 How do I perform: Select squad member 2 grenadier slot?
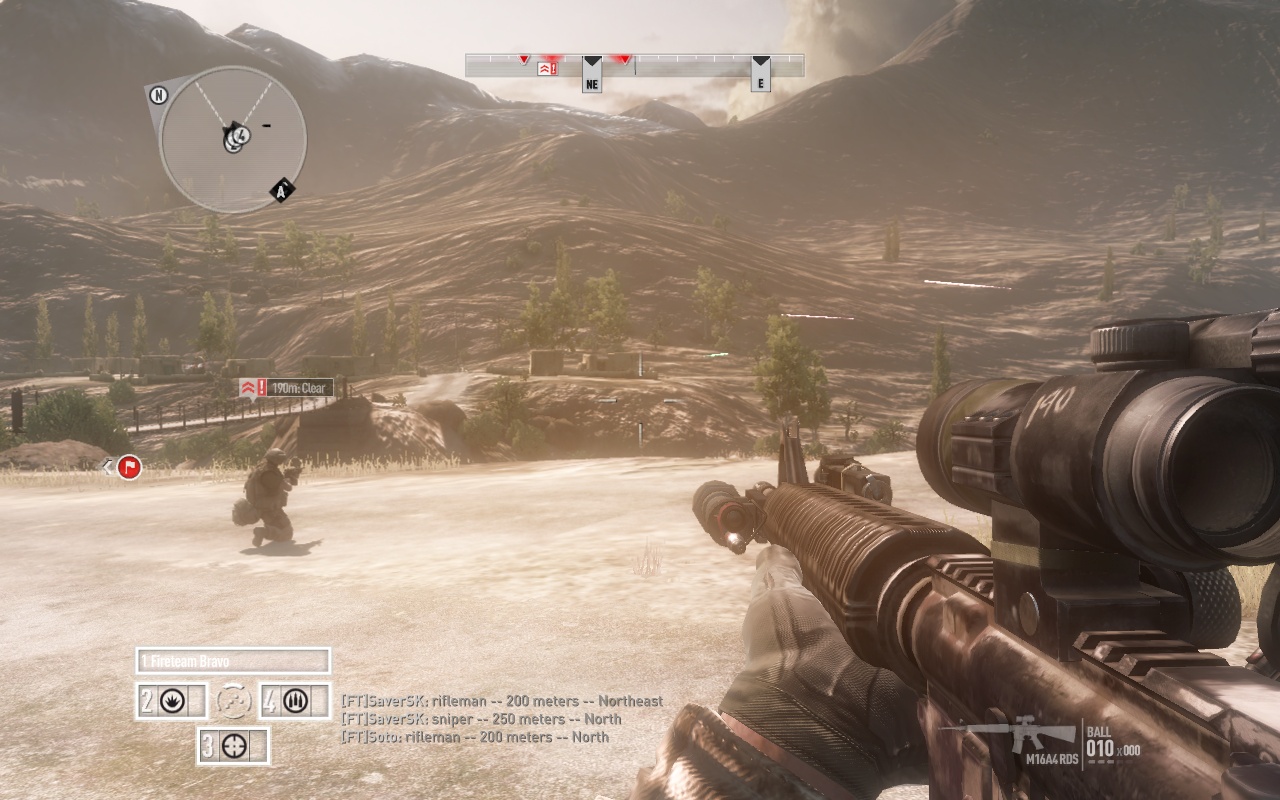[172, 701]
